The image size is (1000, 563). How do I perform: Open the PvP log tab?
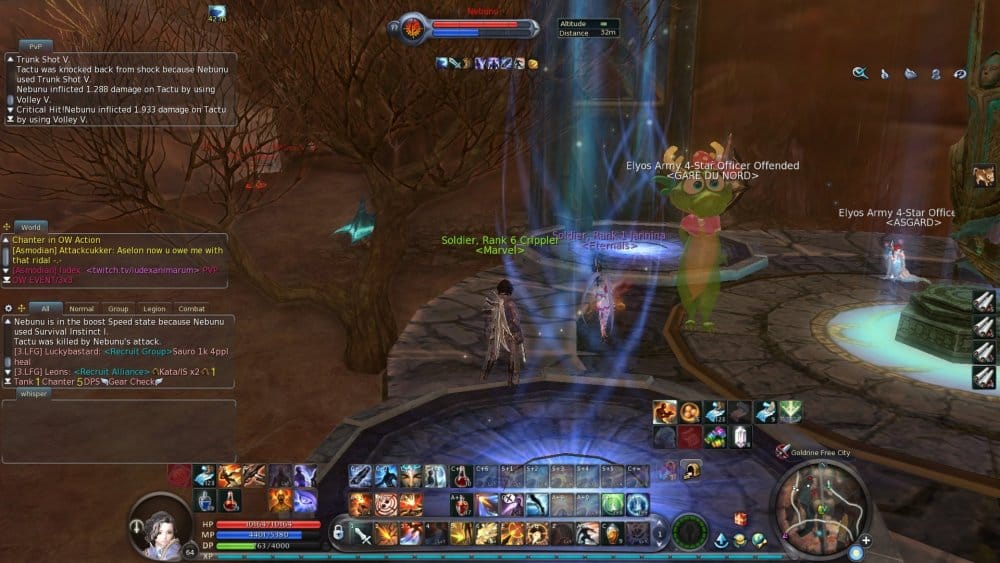tap(35, 46)
